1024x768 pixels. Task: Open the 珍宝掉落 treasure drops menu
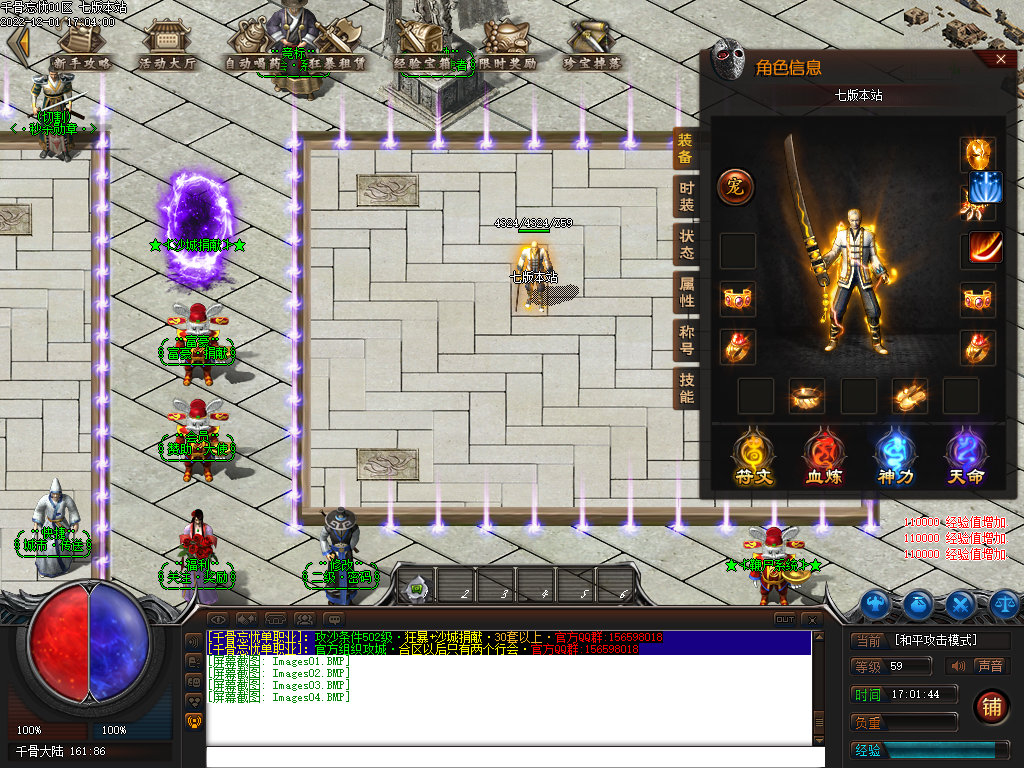592,46
